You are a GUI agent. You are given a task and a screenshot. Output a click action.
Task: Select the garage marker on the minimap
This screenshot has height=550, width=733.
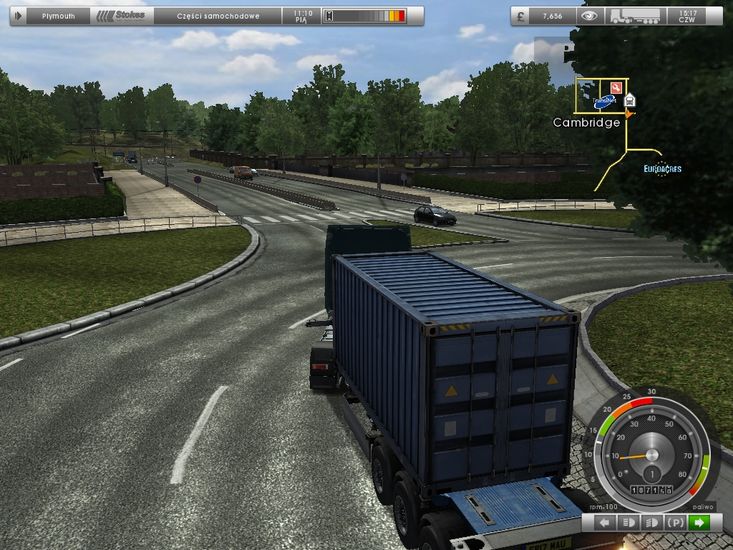pyautogui.click(x=630, y=99)
